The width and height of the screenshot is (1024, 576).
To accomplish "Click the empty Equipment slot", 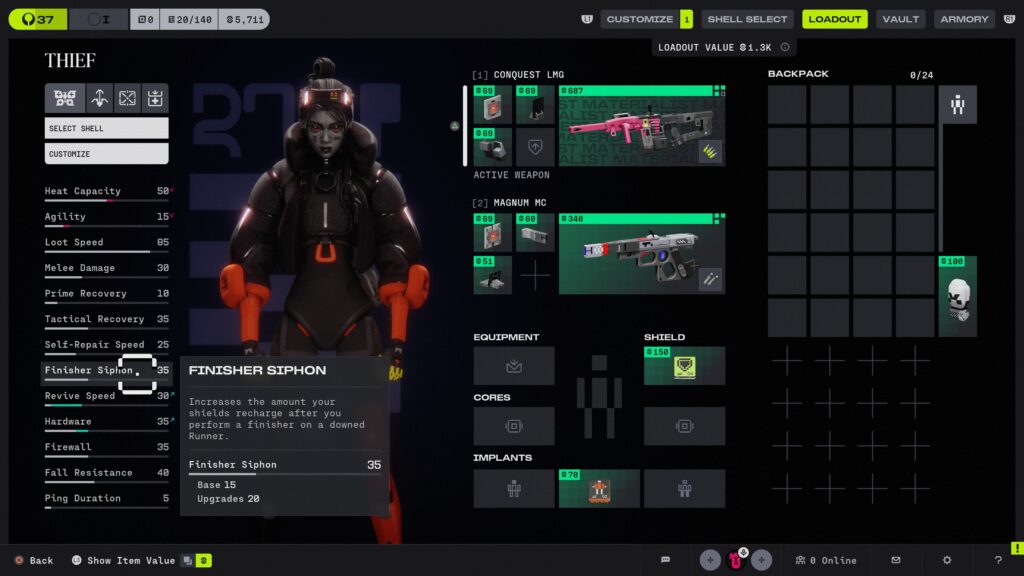I will point(514,366).
